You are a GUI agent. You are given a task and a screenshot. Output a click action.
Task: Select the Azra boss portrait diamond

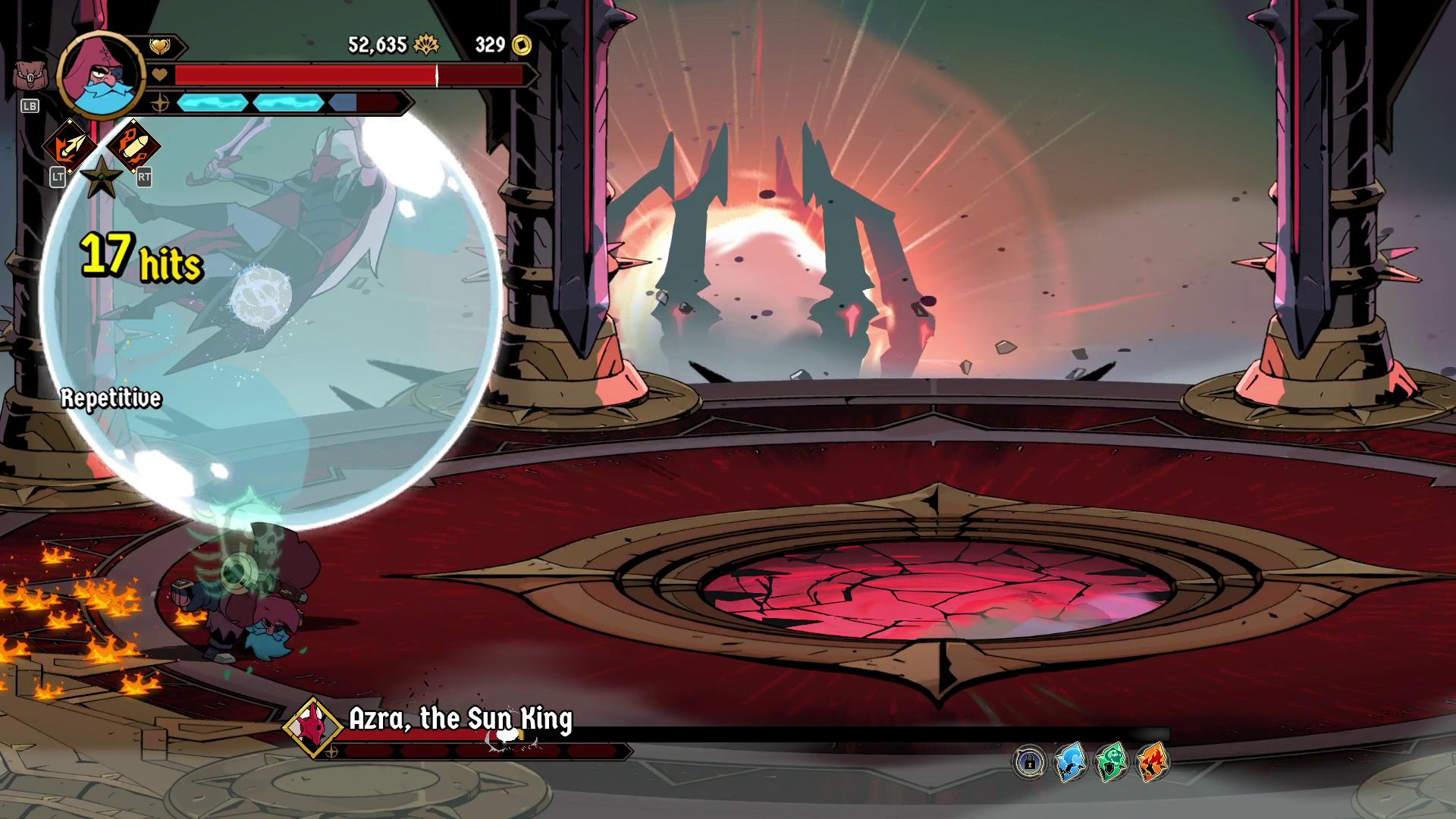(313, 727)
